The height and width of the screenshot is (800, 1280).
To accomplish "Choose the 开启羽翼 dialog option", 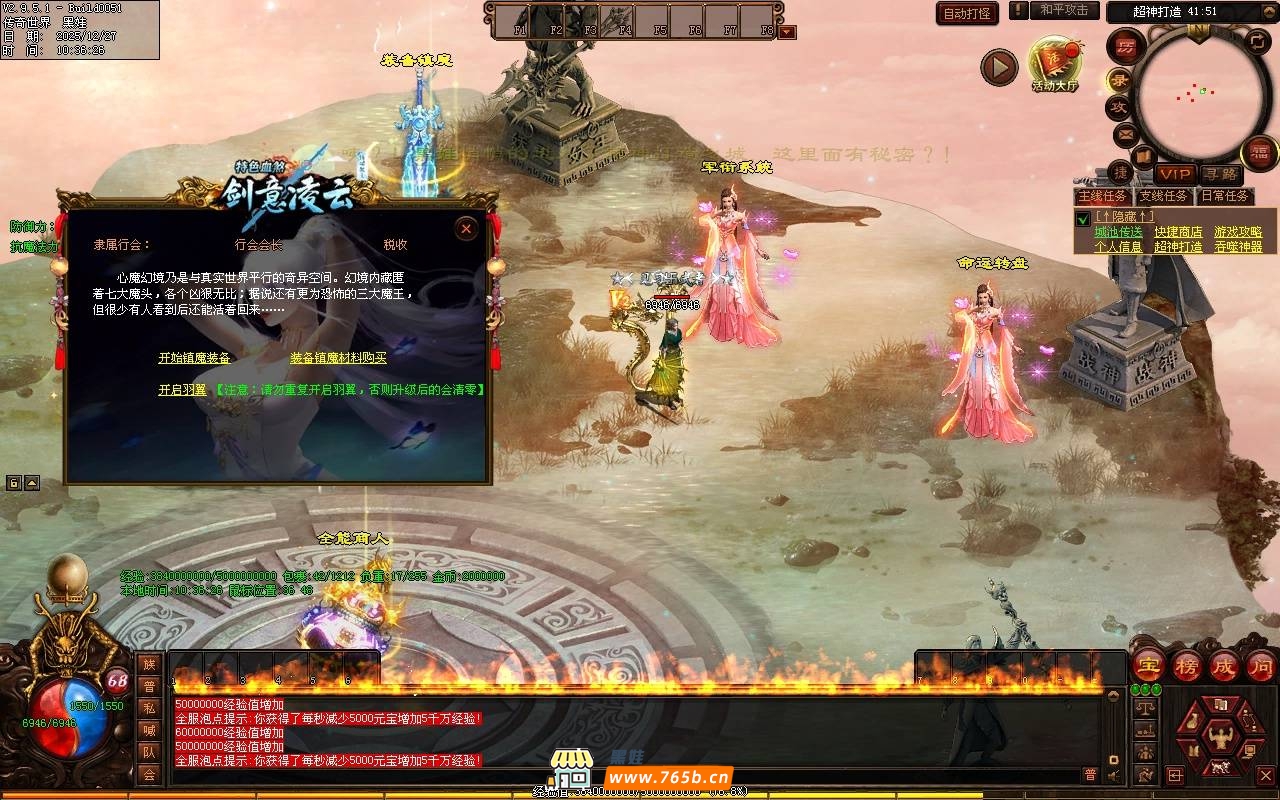I will [182, 390].
